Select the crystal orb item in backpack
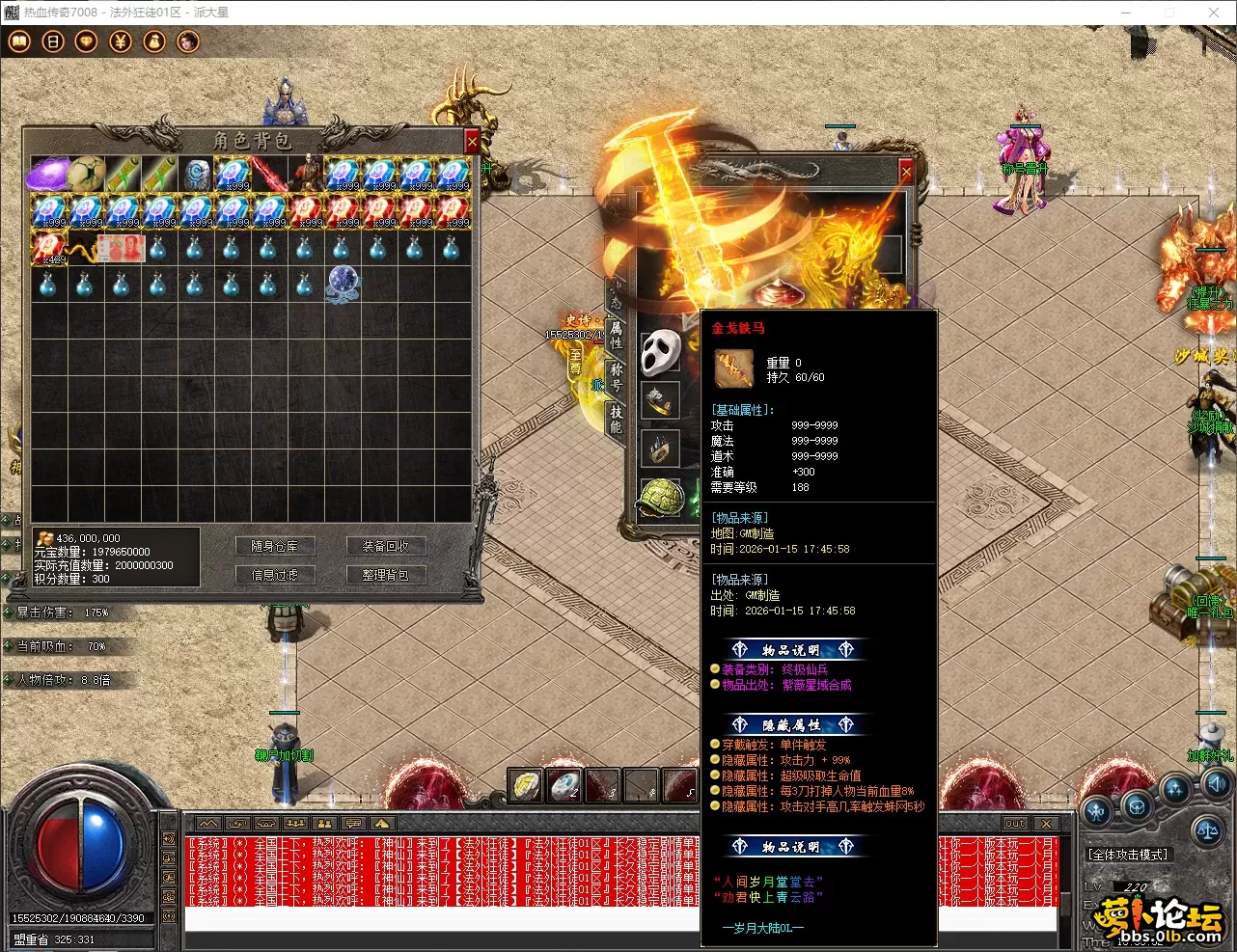This screenshot has height=952, width=1237. 343,284
